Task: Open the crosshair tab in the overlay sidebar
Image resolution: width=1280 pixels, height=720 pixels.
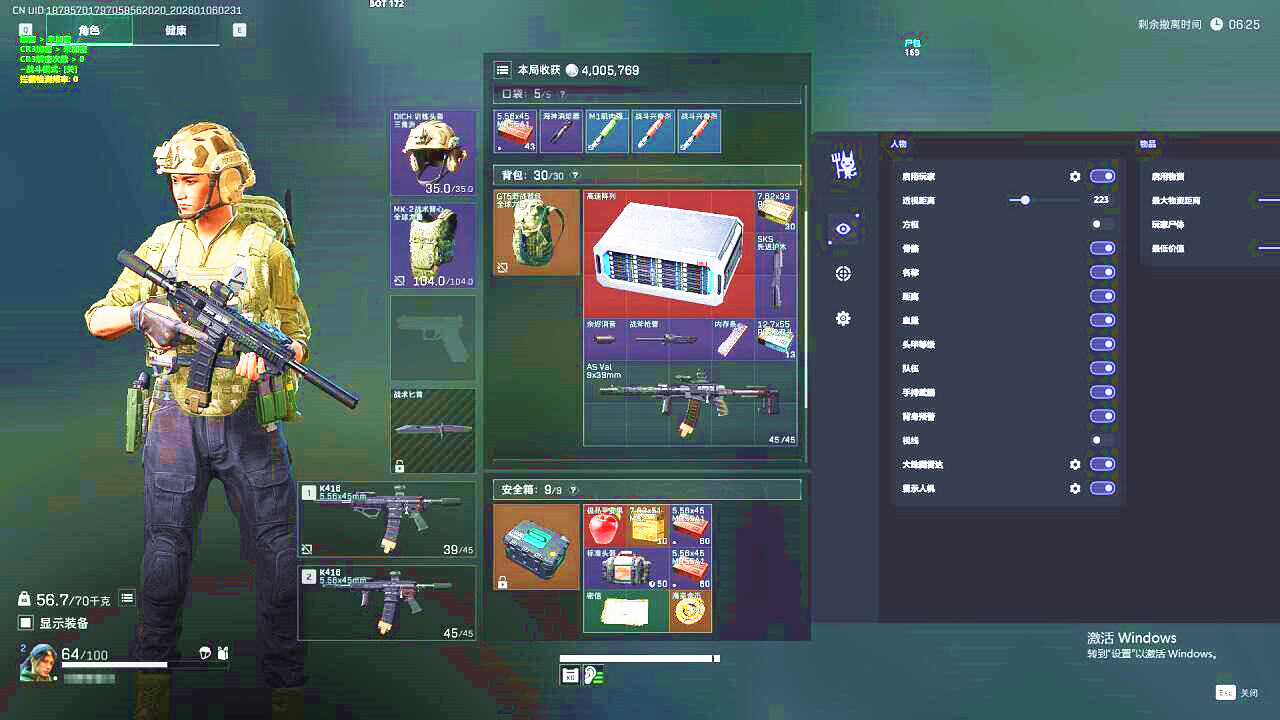Action: coord(843,274)
